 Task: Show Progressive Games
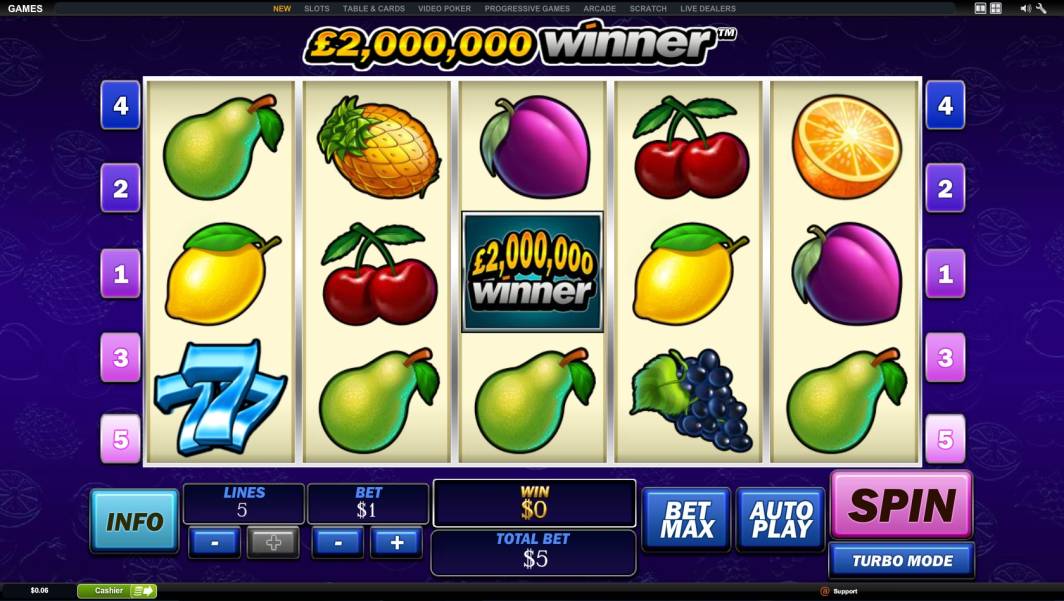[527, 9]
